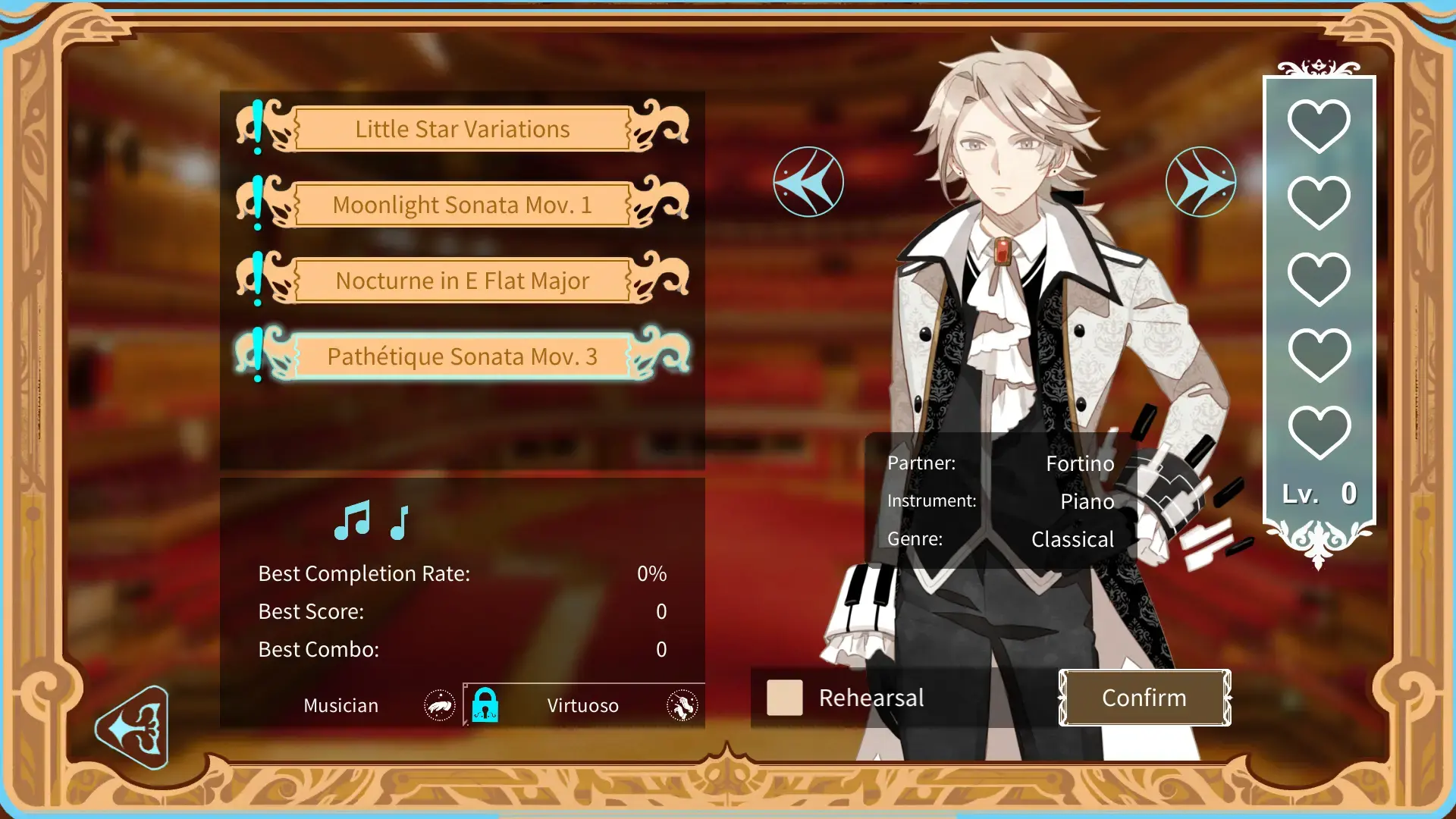Go back with the bottom-left arrow button
The image size is (1456, 819).
pos(133,728)
